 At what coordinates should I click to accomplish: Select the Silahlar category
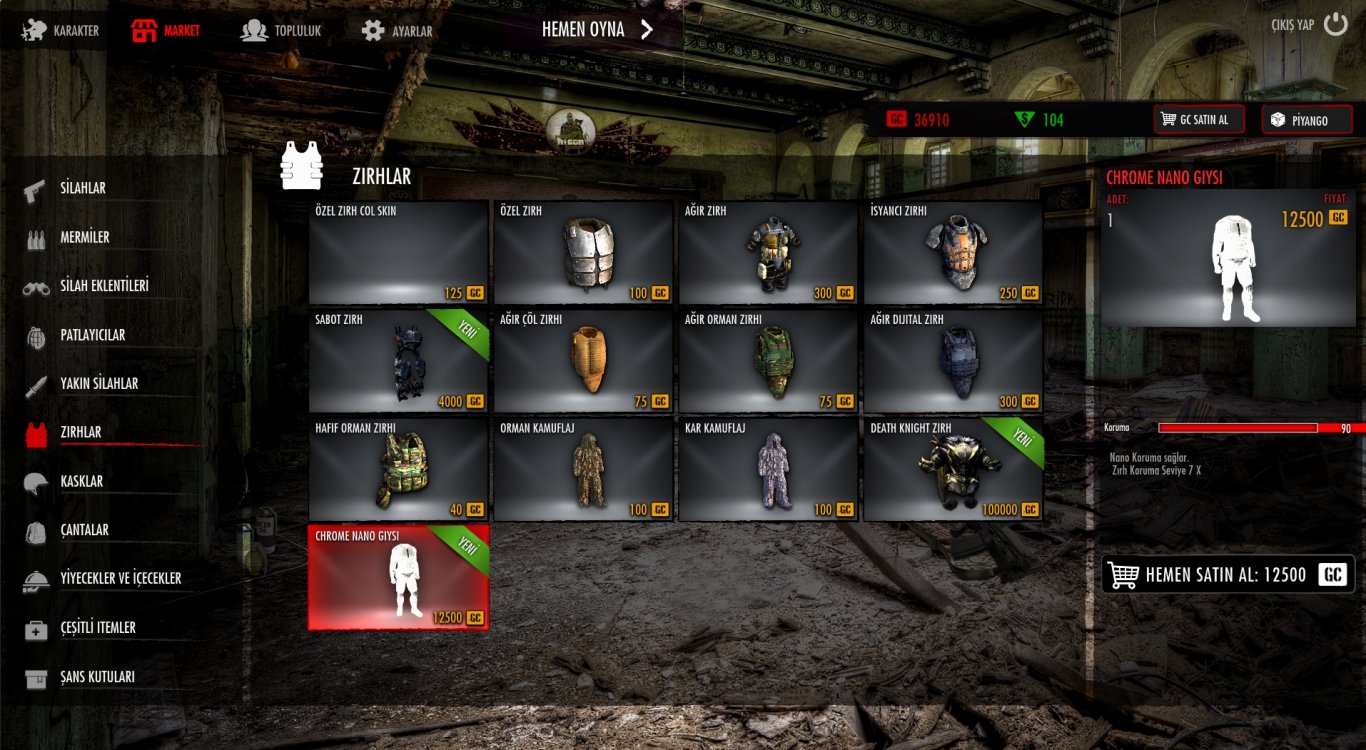click(x=83, y=188)
